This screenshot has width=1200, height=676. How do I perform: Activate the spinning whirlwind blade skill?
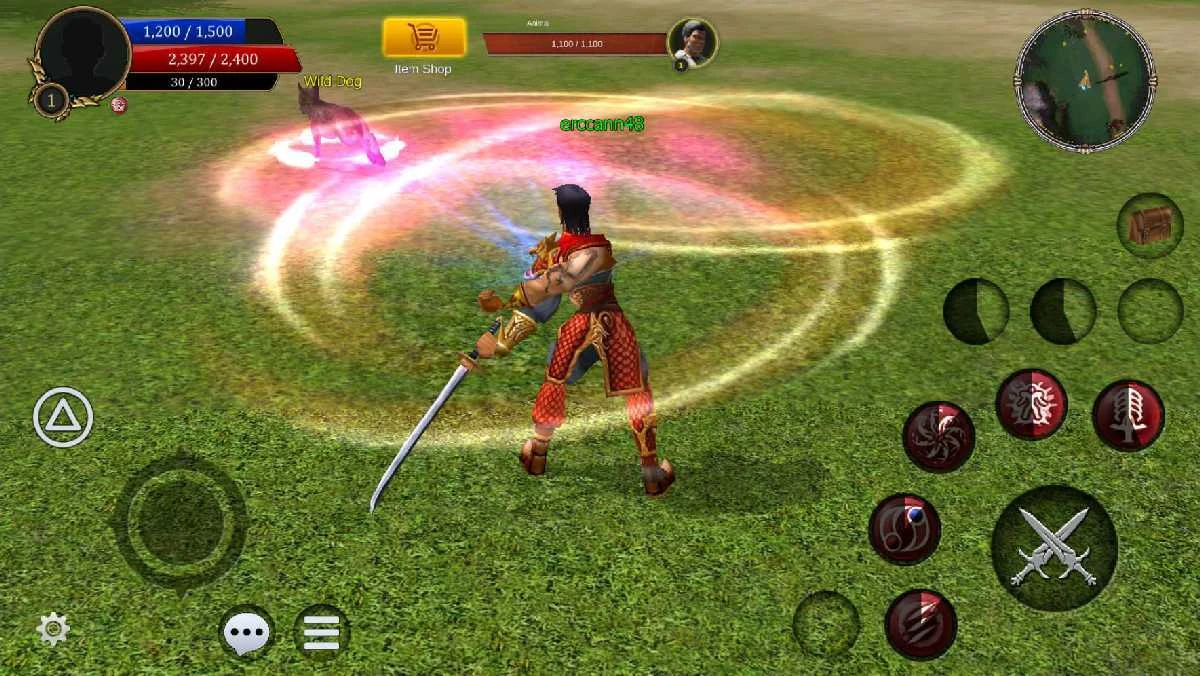(939, 437)
